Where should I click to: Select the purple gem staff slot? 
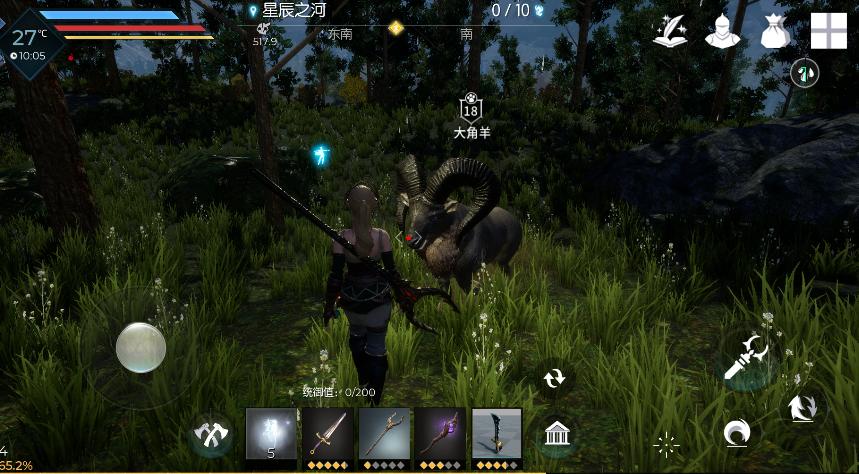point(440,434)
